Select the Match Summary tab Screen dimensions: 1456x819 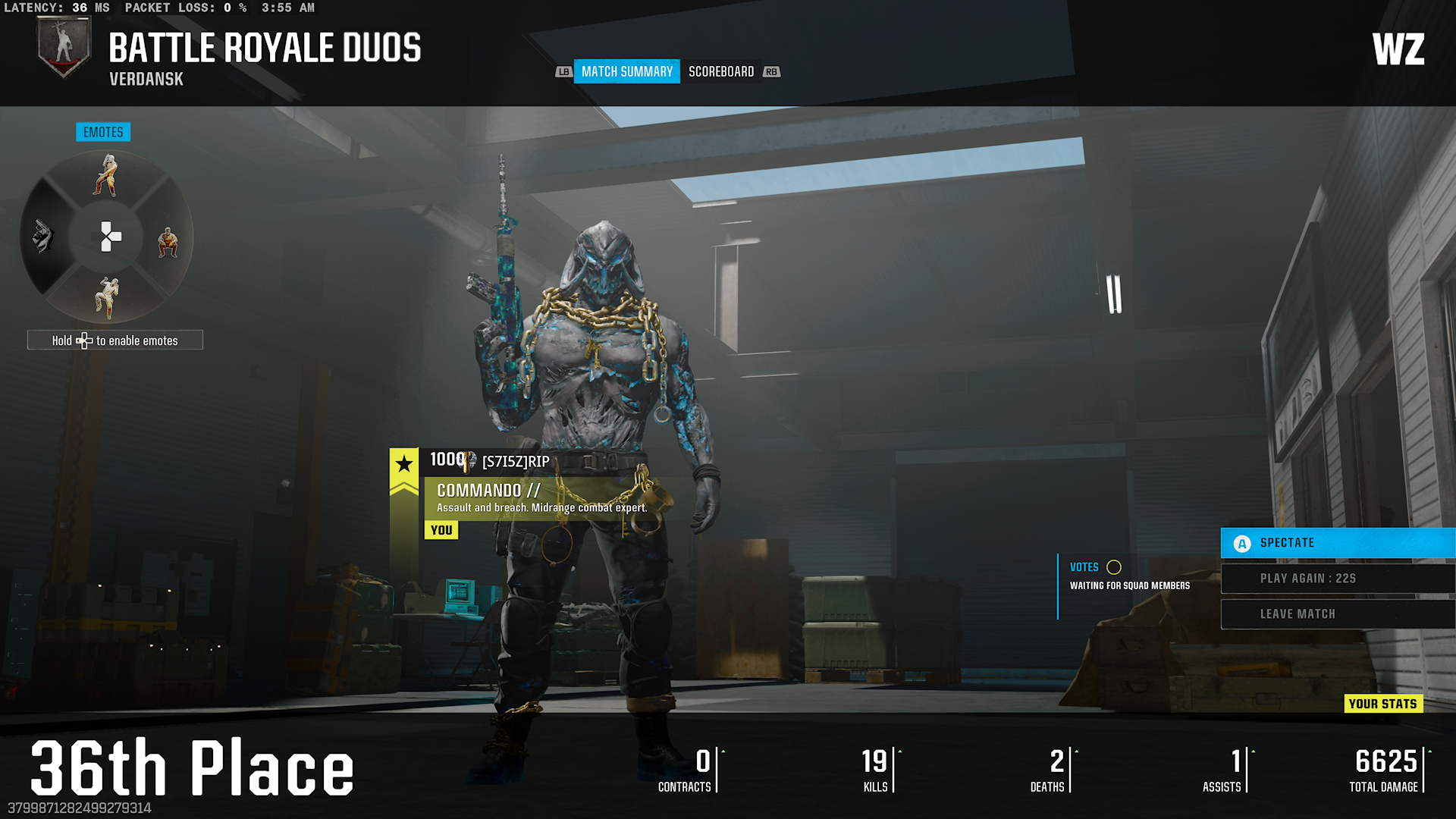(x=626, y=71)
